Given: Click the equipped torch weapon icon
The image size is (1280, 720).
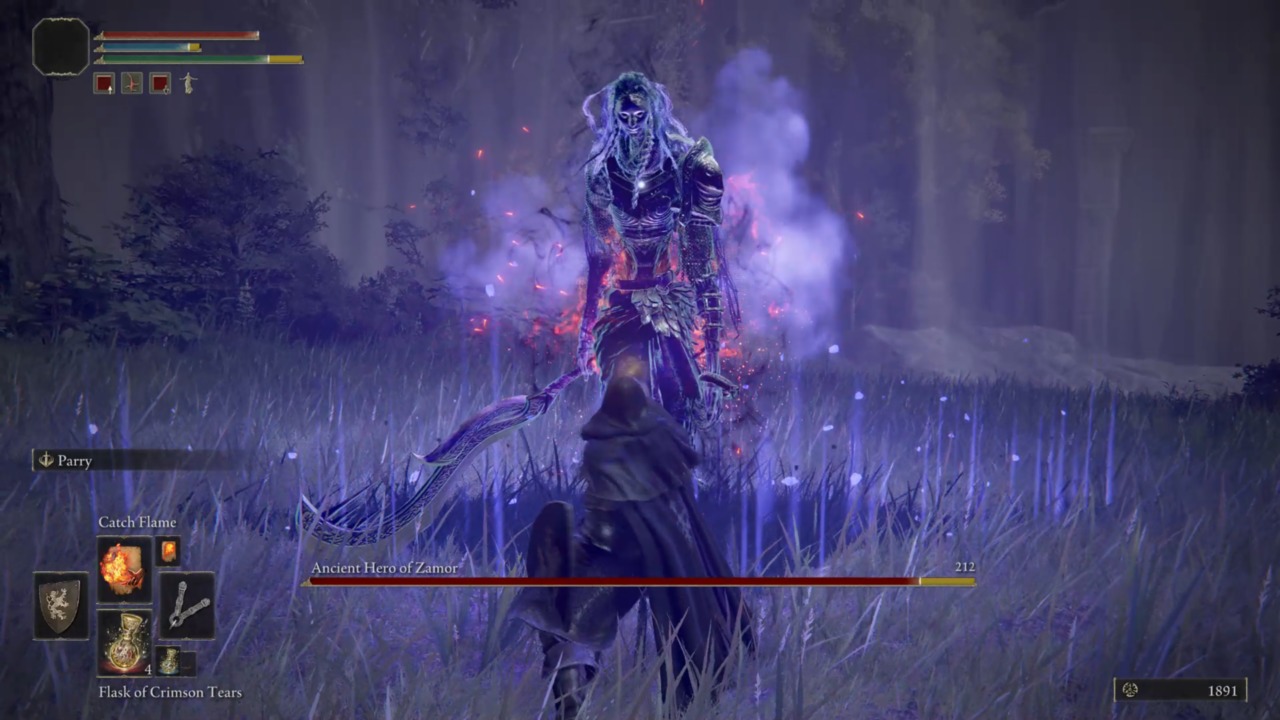Looking at the screenshot, I should (x=189, y=605).
